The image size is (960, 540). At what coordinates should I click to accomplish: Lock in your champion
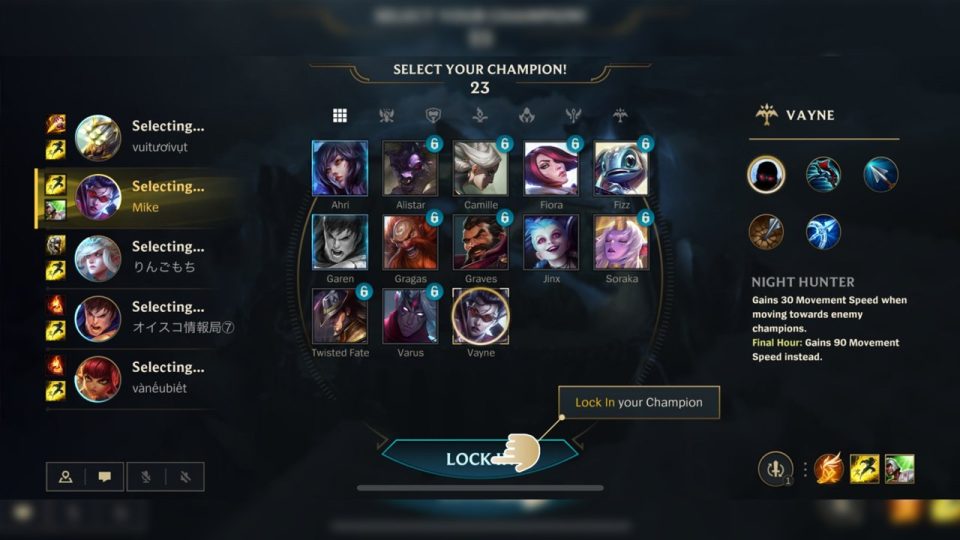[480, 459]
